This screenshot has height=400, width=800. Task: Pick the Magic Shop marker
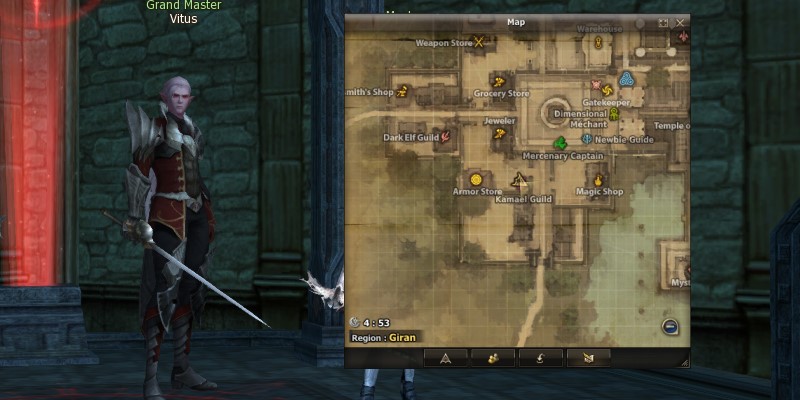click(599, 180)
